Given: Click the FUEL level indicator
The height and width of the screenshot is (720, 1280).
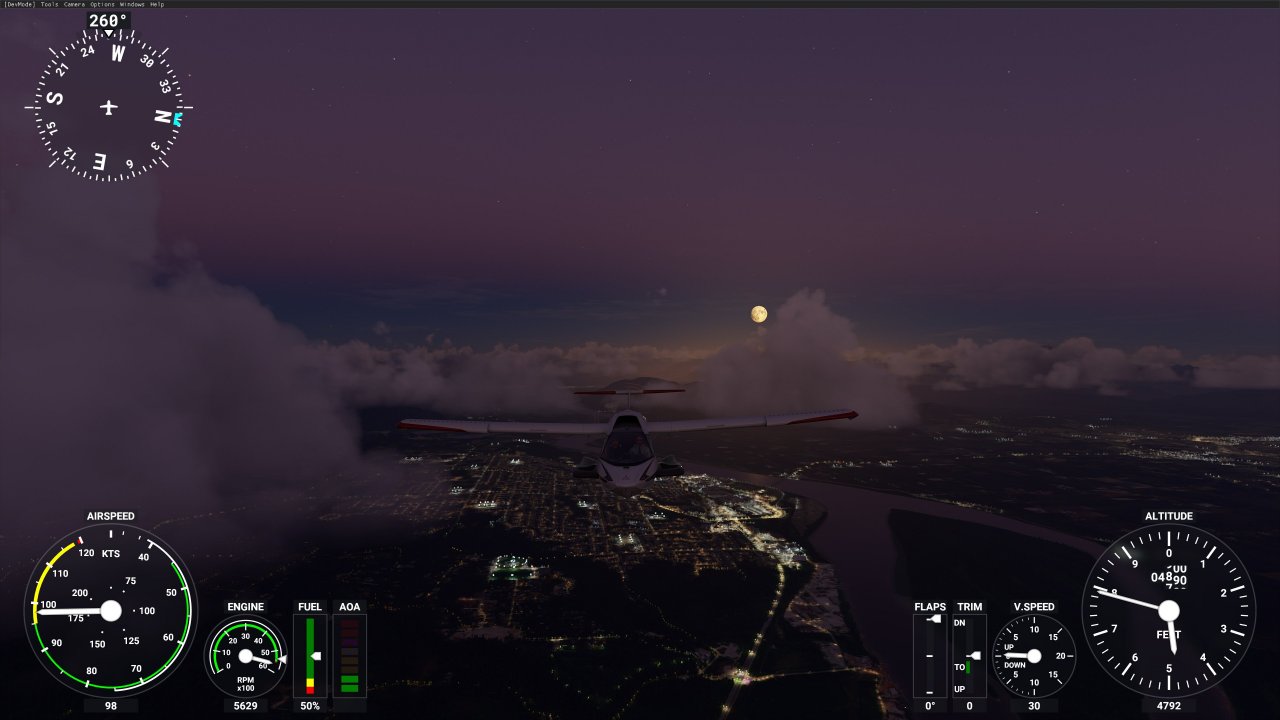Looking at the screenshot, I should [x=310, y=657].
